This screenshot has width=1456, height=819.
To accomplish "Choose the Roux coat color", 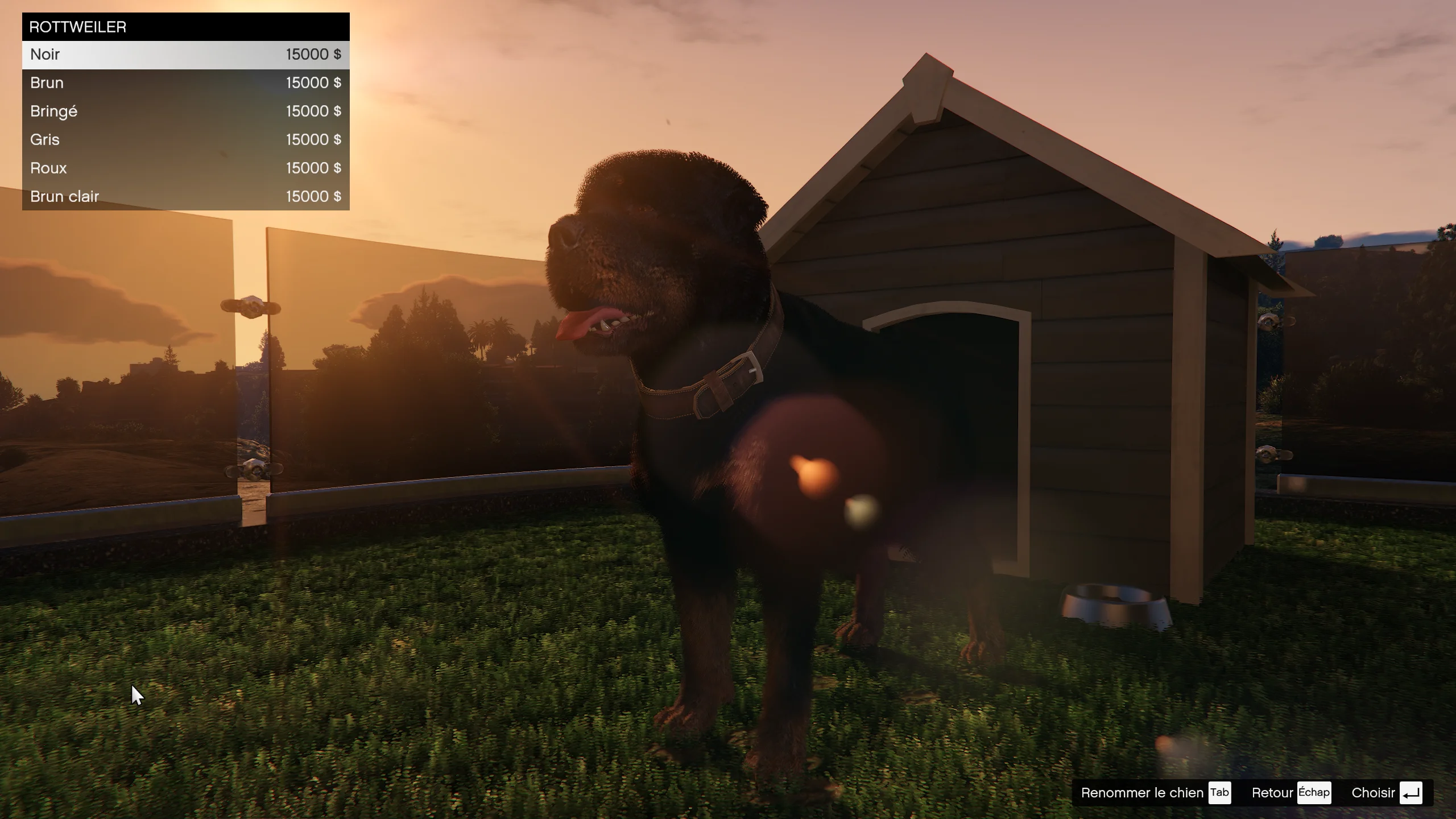I will point(185,168).
